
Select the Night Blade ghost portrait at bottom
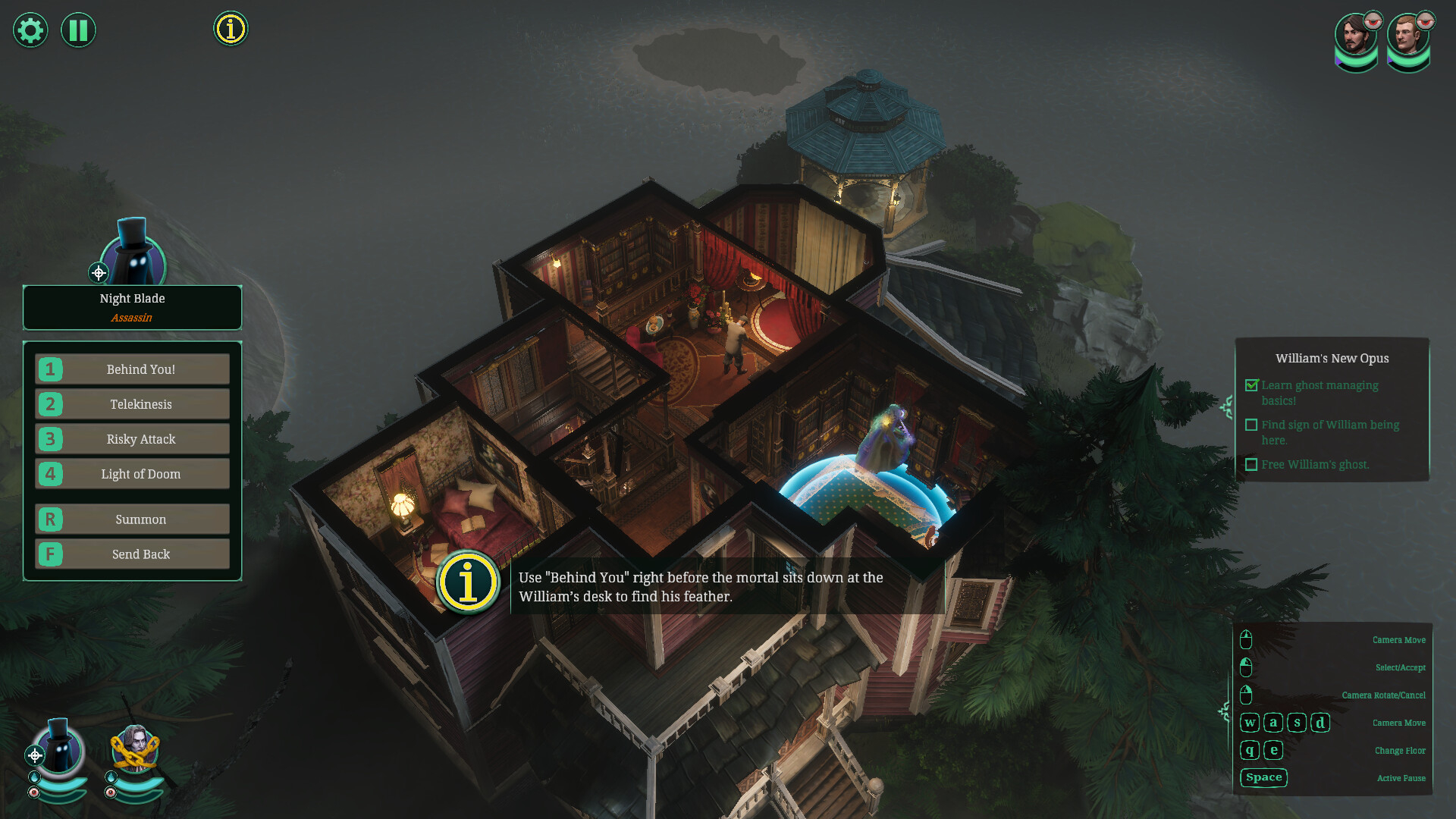pos(59,748)
